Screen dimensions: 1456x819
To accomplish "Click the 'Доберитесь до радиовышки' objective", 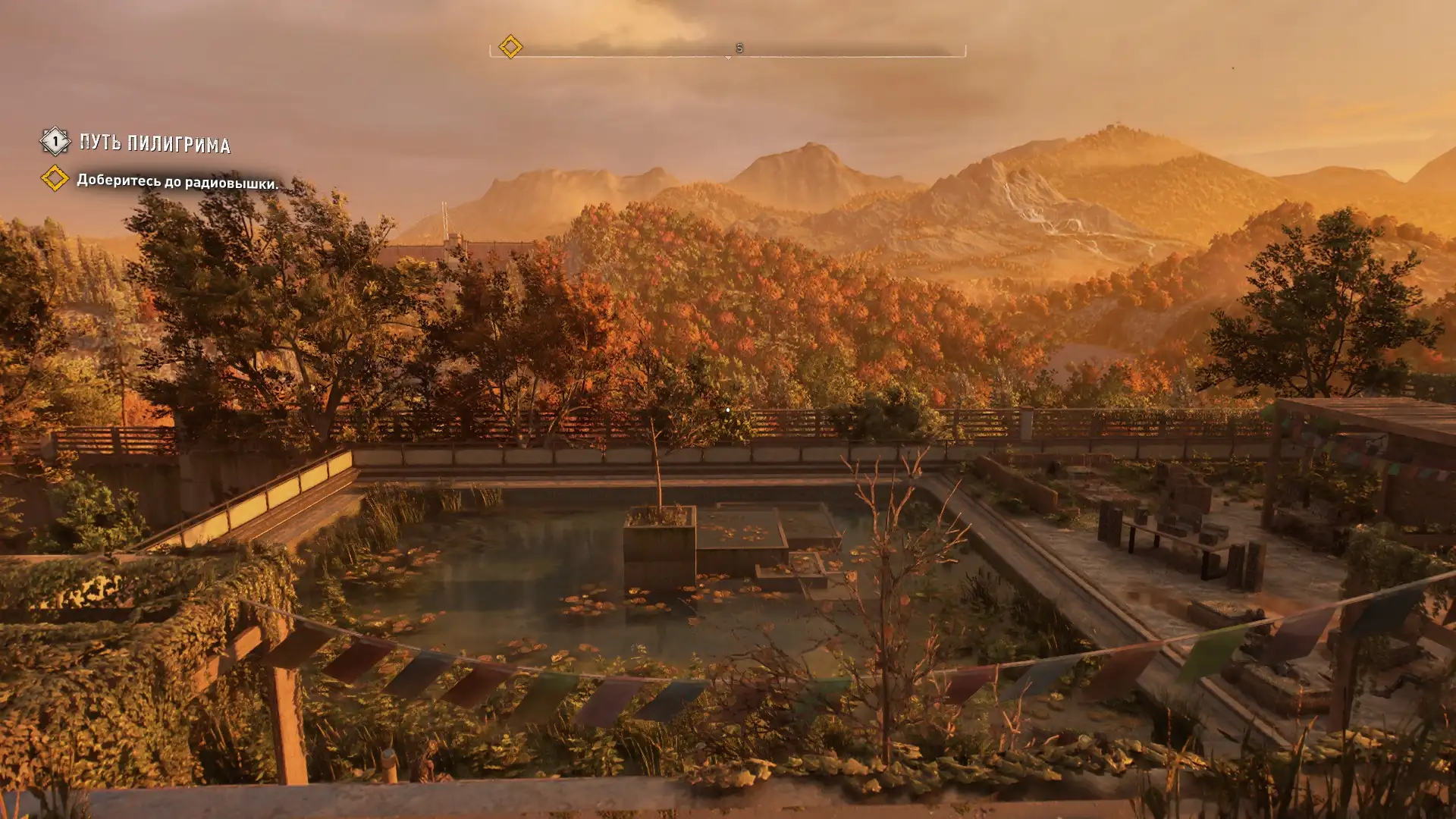I will [177, 182].
